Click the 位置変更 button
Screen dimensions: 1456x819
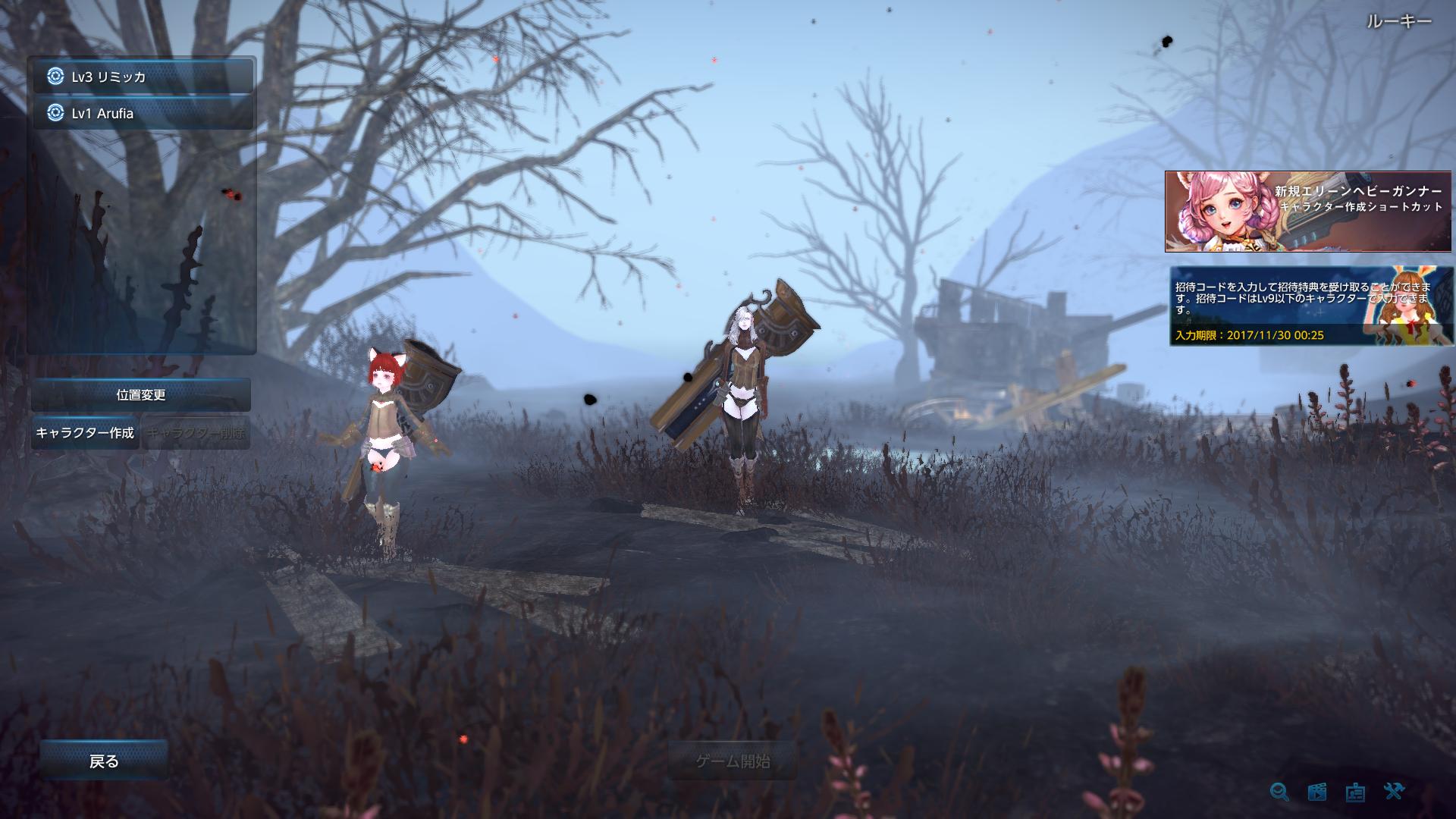[x=141, y=394]
